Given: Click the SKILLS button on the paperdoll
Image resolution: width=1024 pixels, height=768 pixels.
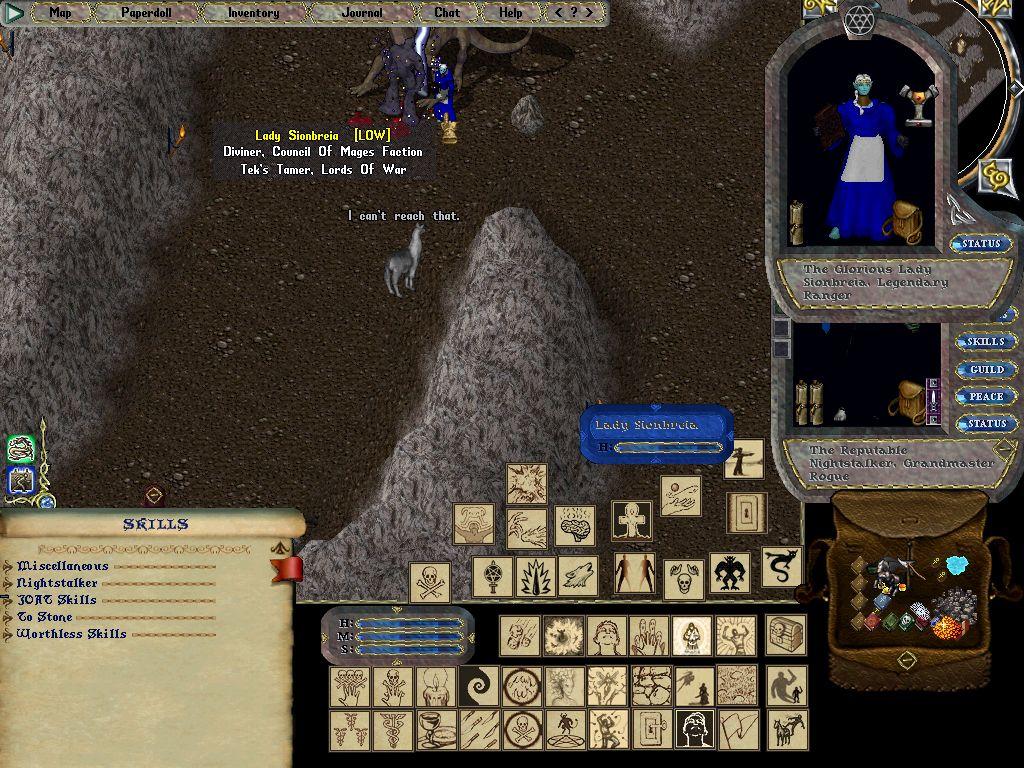Looking at the screenshot, I should pos(985,342).
